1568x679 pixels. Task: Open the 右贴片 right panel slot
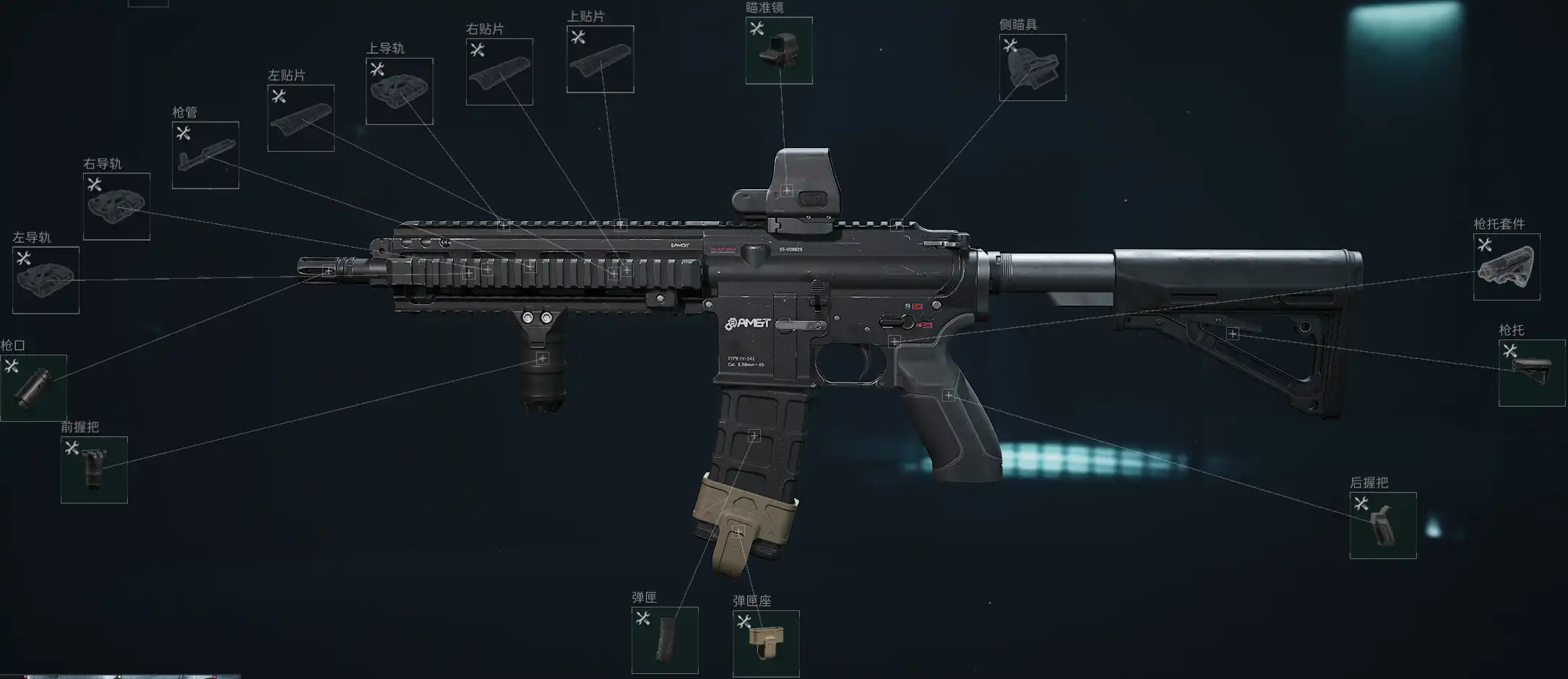coord(499,72)
